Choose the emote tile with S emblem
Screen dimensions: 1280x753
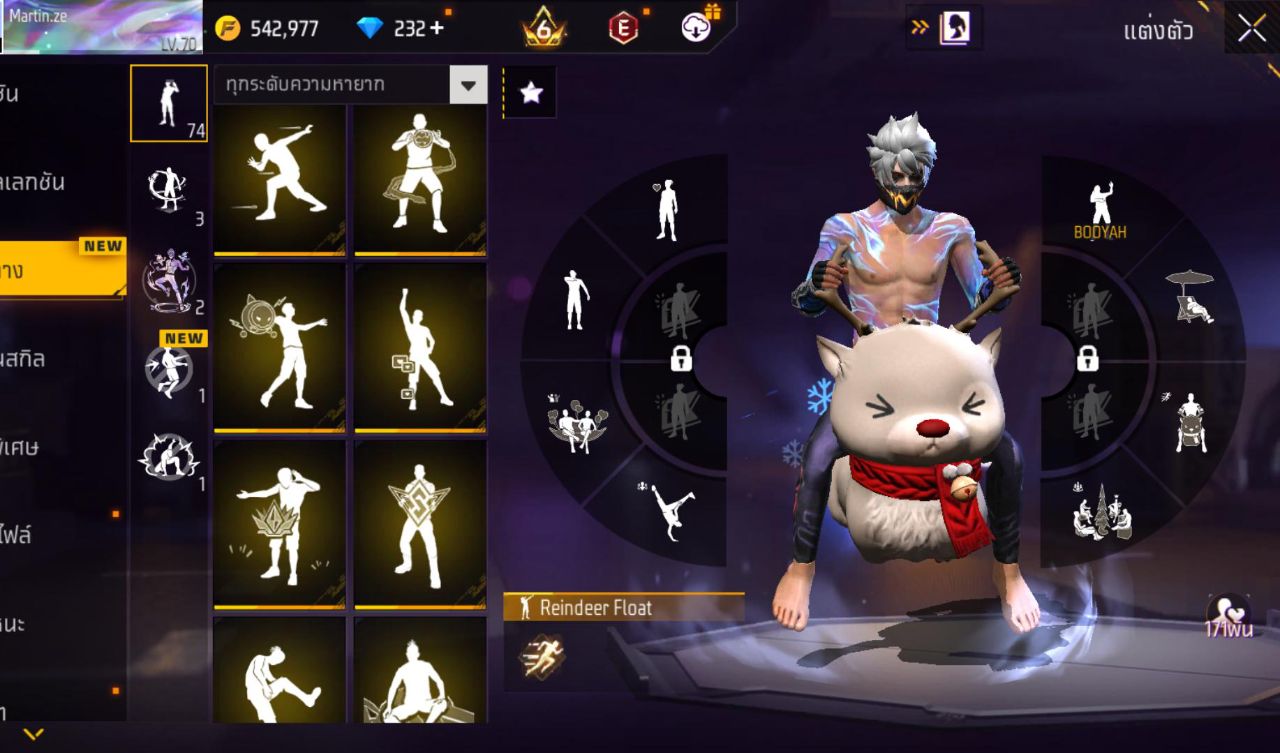[x=420, y=524]
